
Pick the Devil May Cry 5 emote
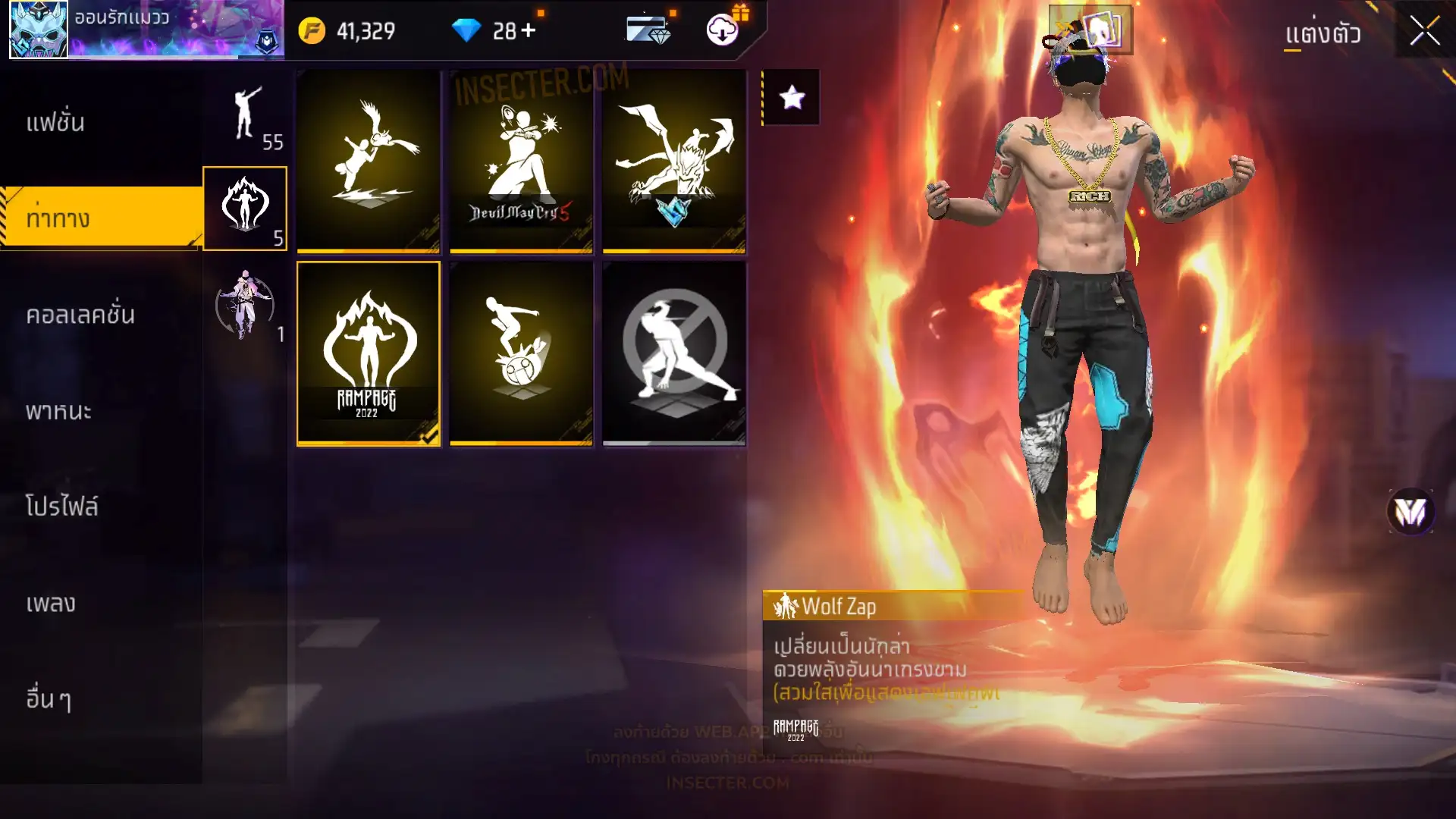click(x=521, y=162)
